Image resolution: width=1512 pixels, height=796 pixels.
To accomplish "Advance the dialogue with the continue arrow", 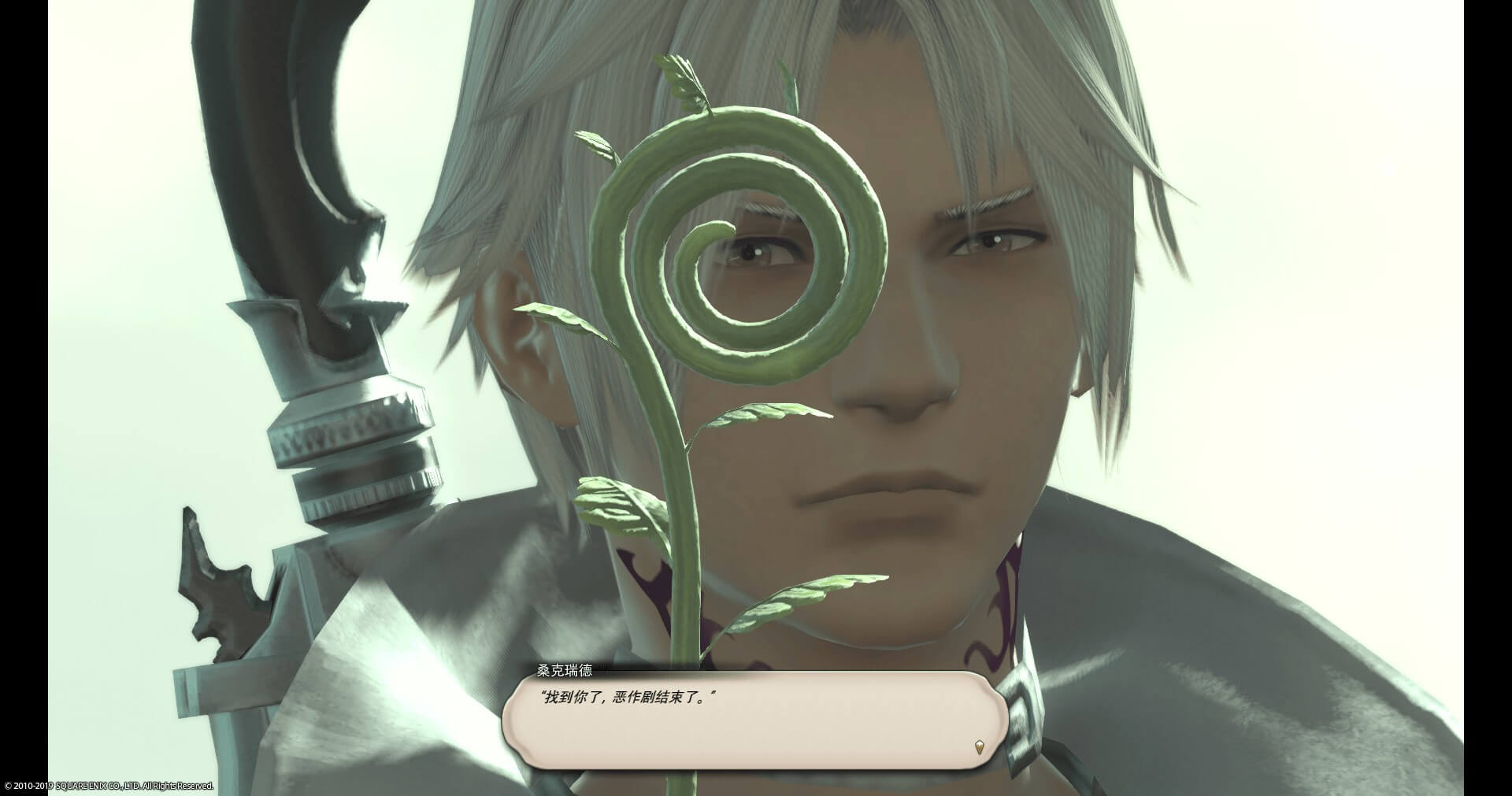I will tap(979, 746).
